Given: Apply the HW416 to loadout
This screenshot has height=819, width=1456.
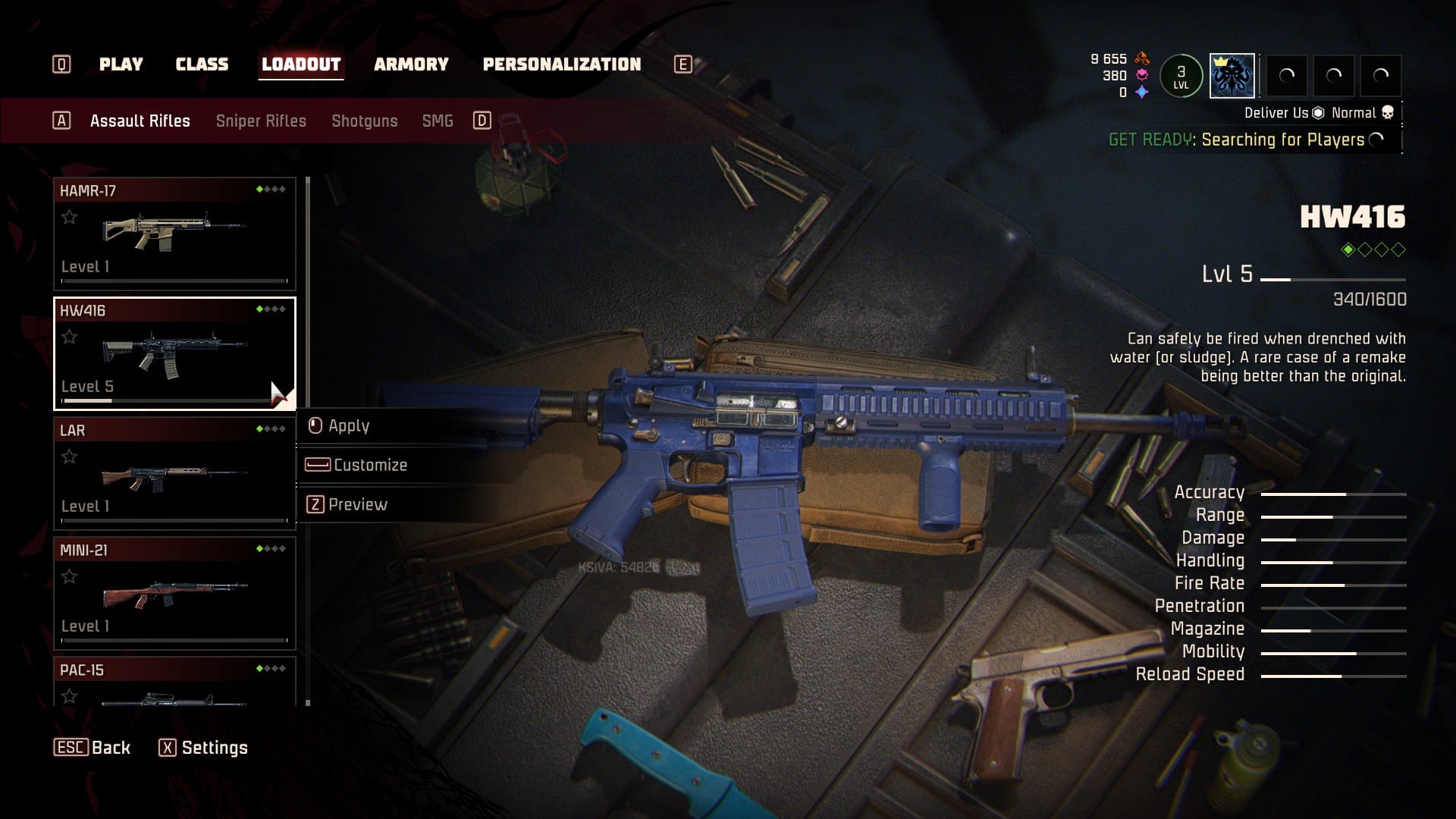Looking at the screenshot, I should [348, 426].
